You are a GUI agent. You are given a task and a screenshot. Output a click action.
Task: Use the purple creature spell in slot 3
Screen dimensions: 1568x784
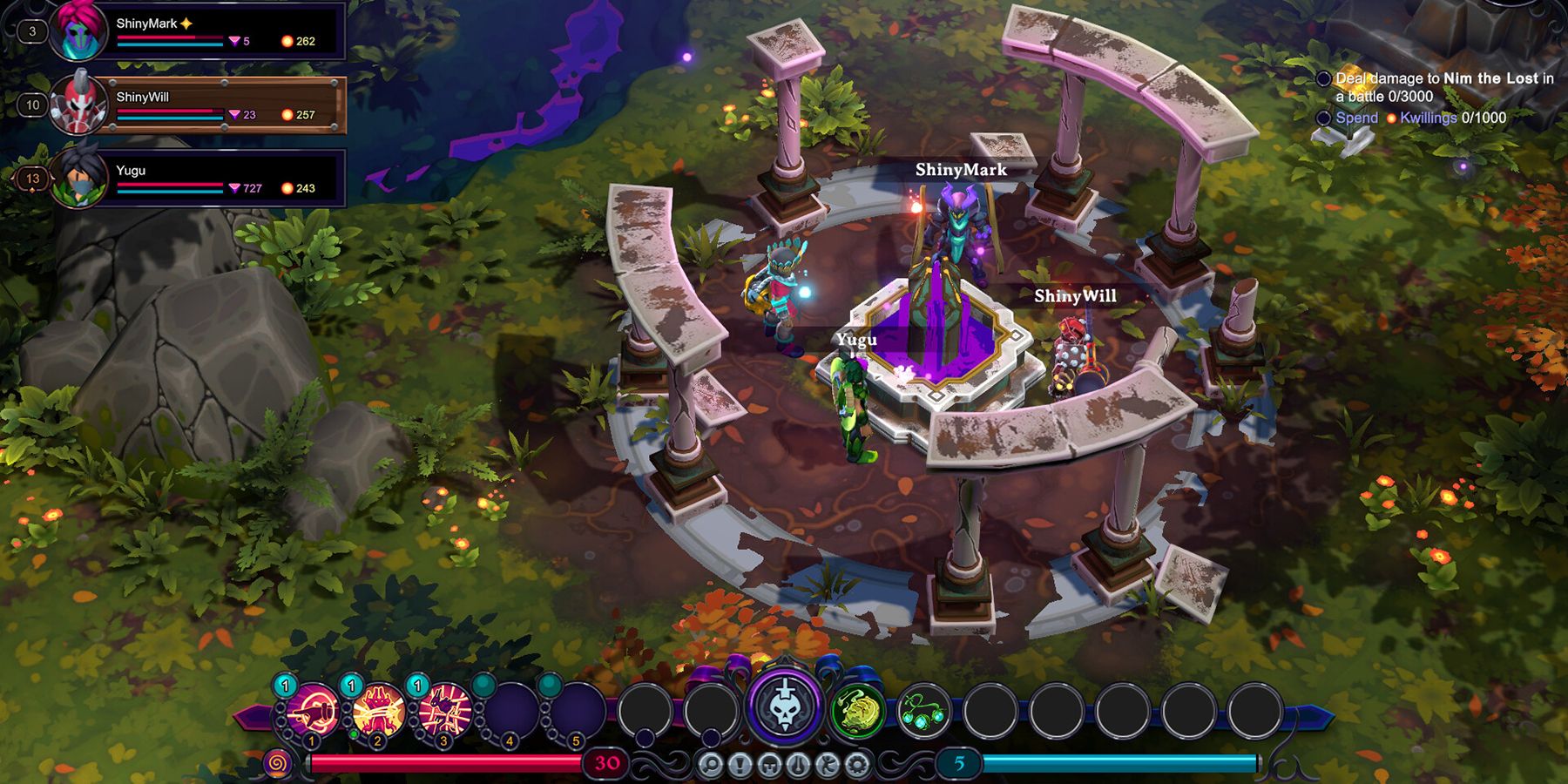click(x=445, y=709)
